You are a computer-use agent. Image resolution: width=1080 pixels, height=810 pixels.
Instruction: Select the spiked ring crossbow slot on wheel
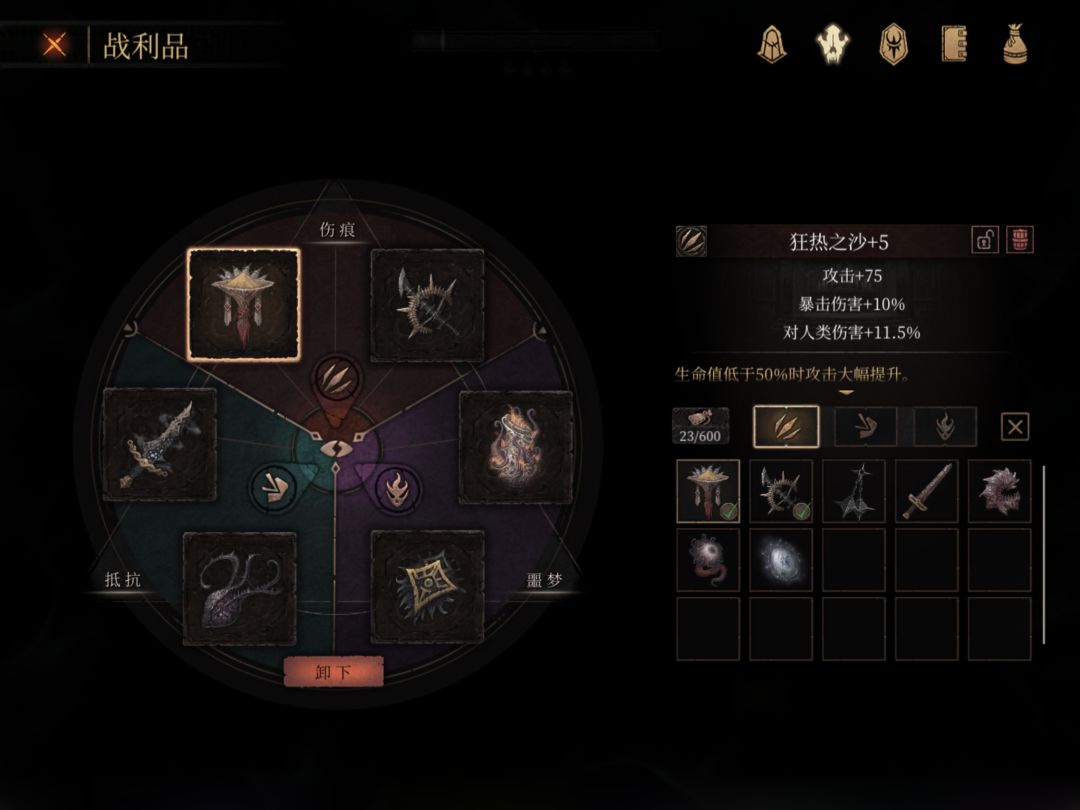(x=427, y=305)
